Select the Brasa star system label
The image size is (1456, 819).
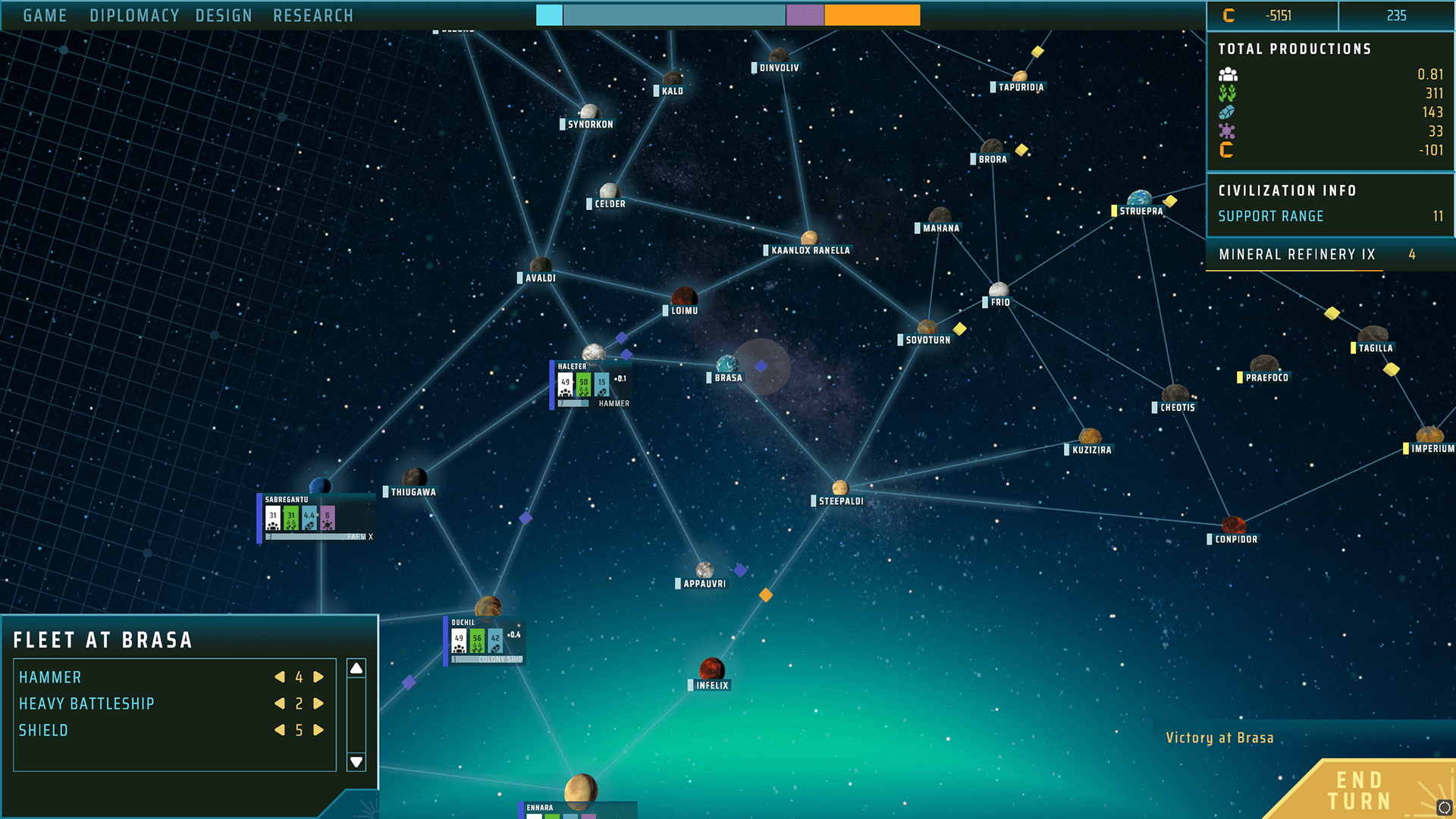coord(728,378)
